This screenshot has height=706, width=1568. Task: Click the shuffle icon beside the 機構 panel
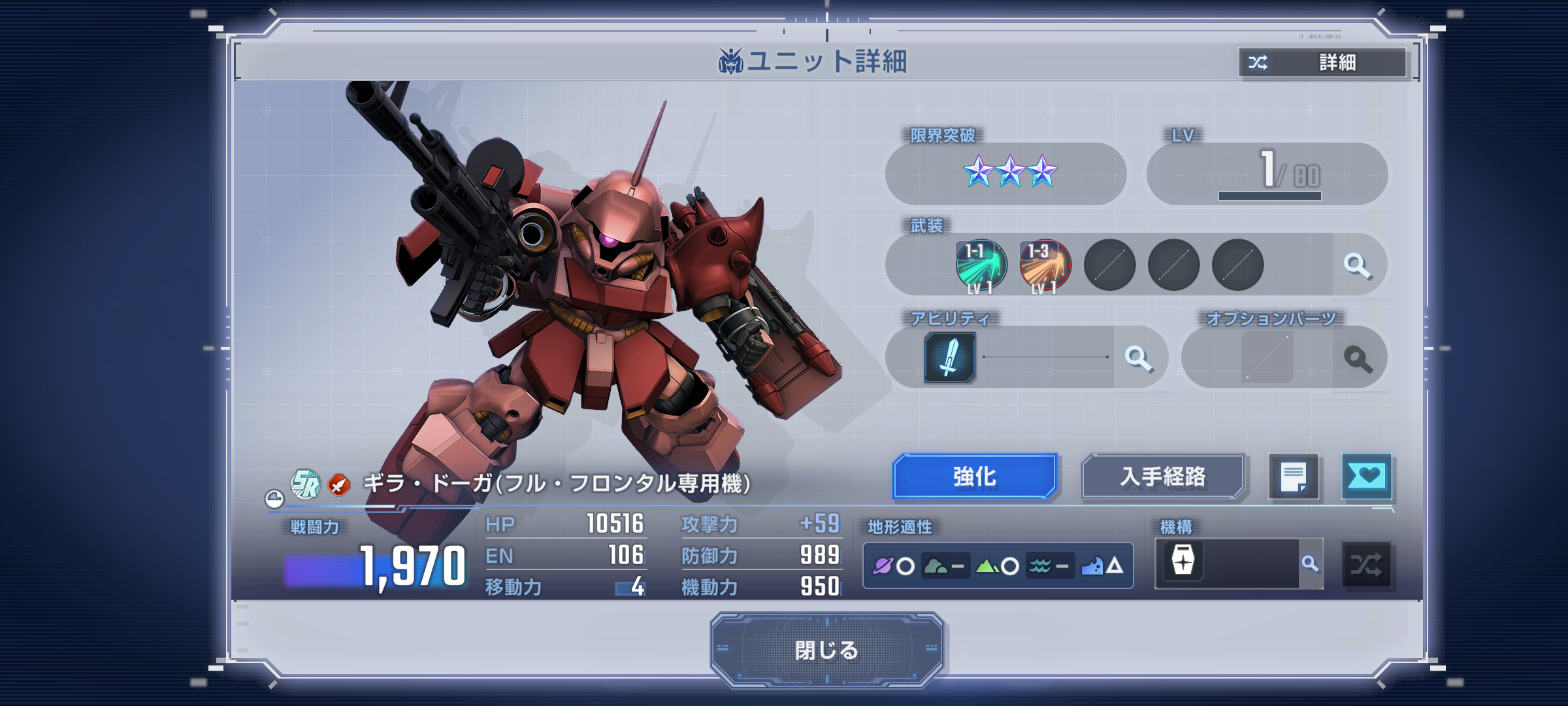[x=1366, y=565]
